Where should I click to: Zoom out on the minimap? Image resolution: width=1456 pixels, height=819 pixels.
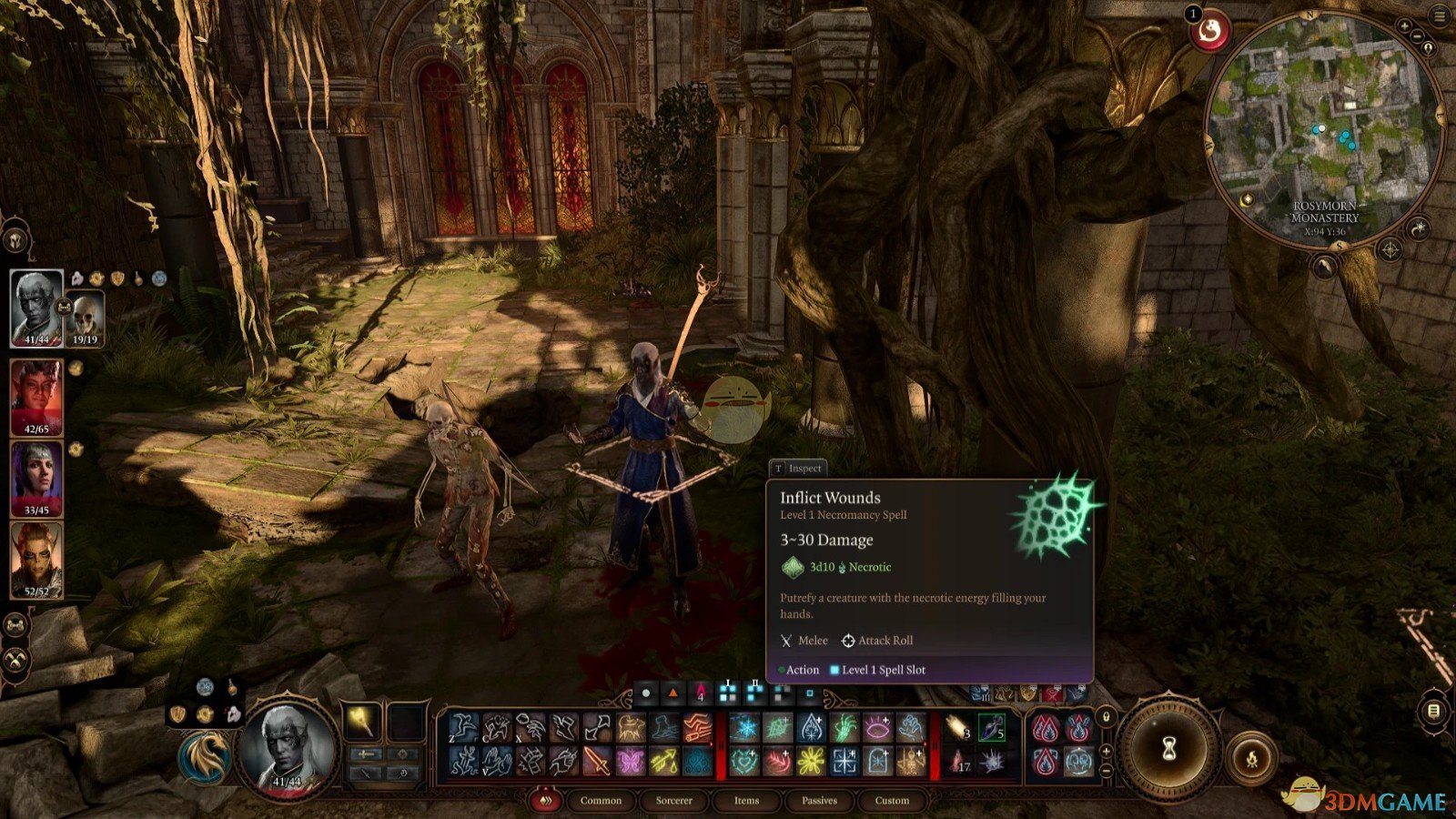[x=1418, y=37]
